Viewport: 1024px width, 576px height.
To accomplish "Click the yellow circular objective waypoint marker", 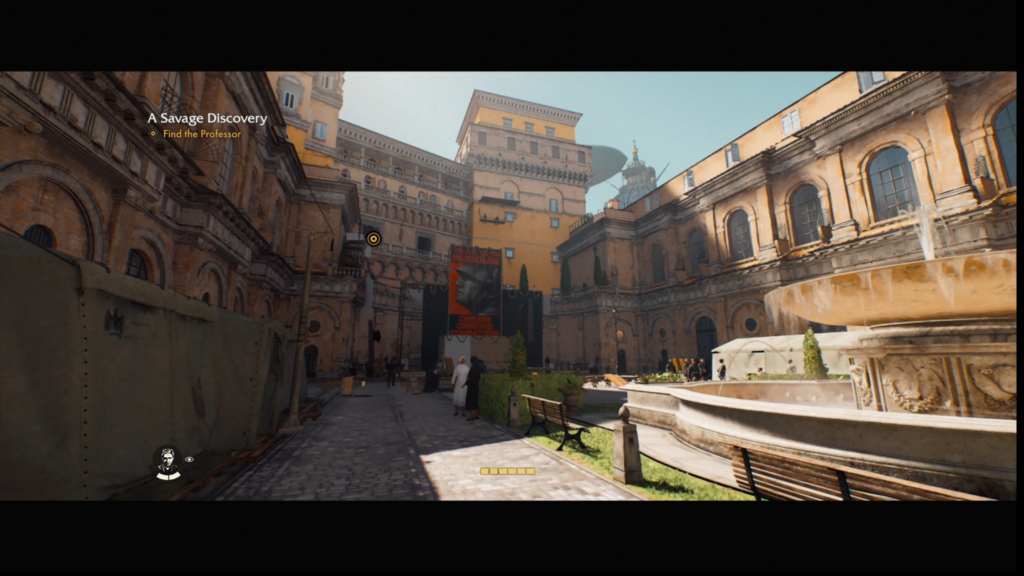I will [x=373, y=238].
